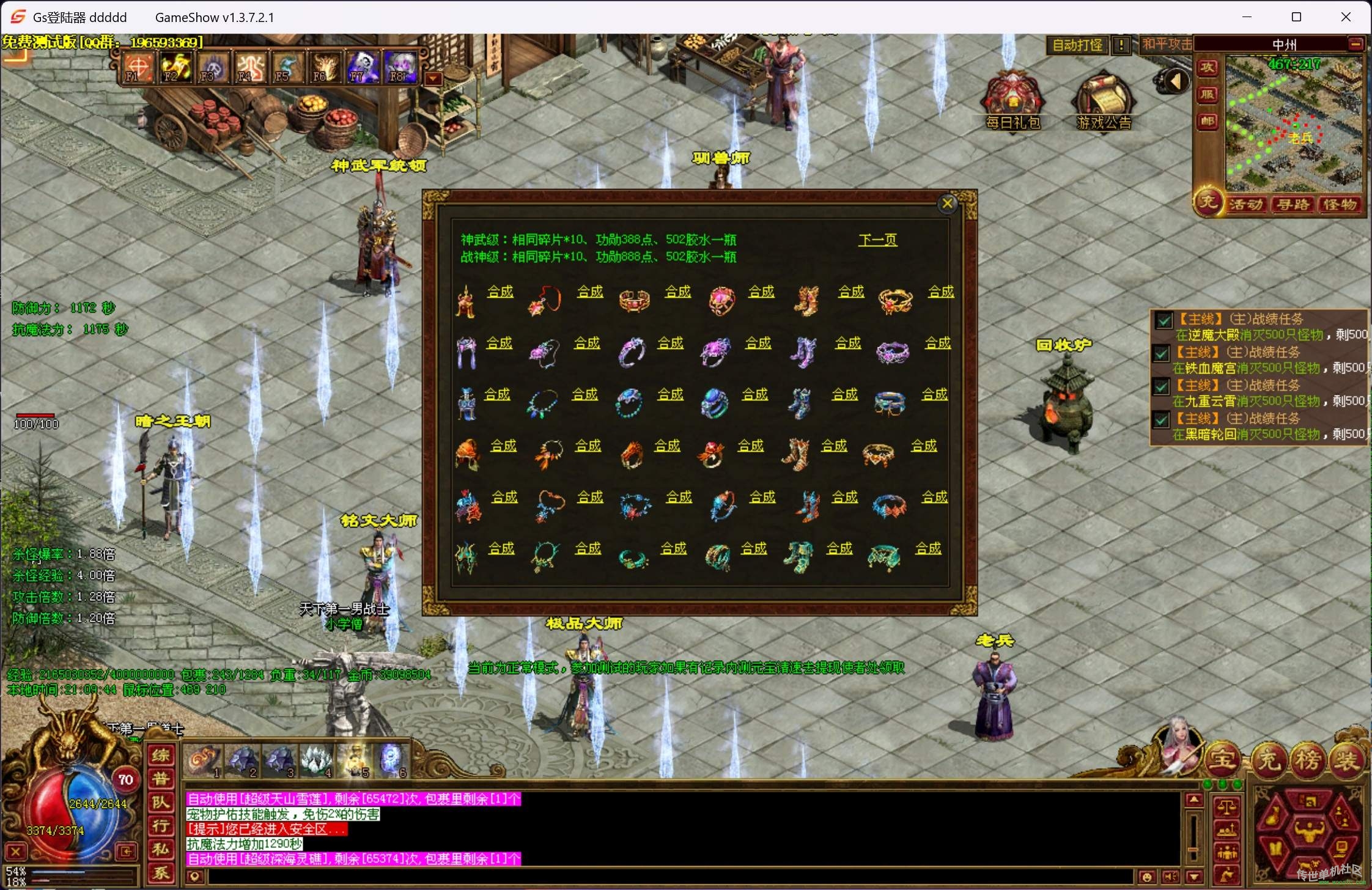Activate the F1 skill icon
1372x890 pixels.
(138, 67)
